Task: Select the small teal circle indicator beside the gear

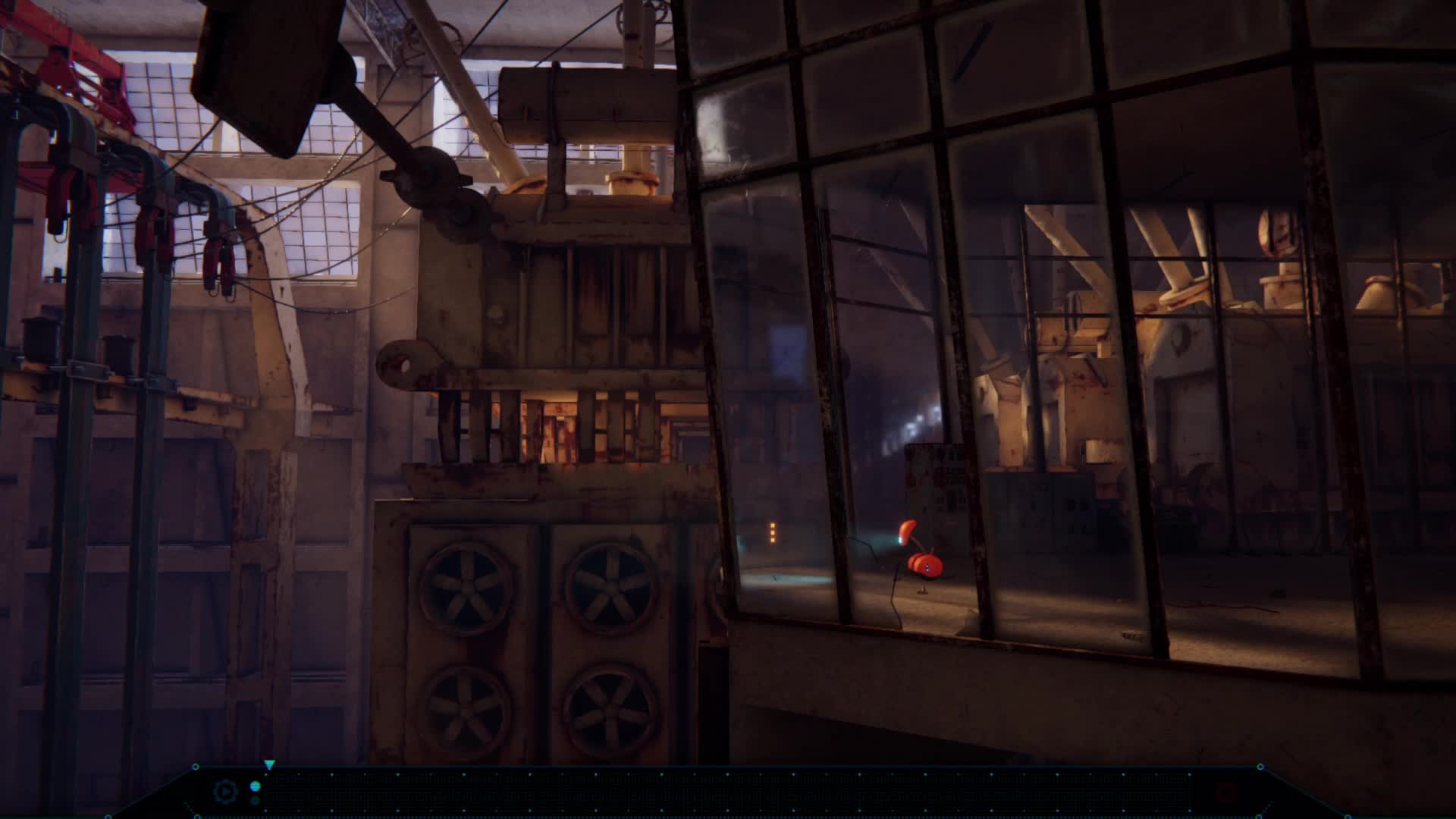Action: (256, 787)
